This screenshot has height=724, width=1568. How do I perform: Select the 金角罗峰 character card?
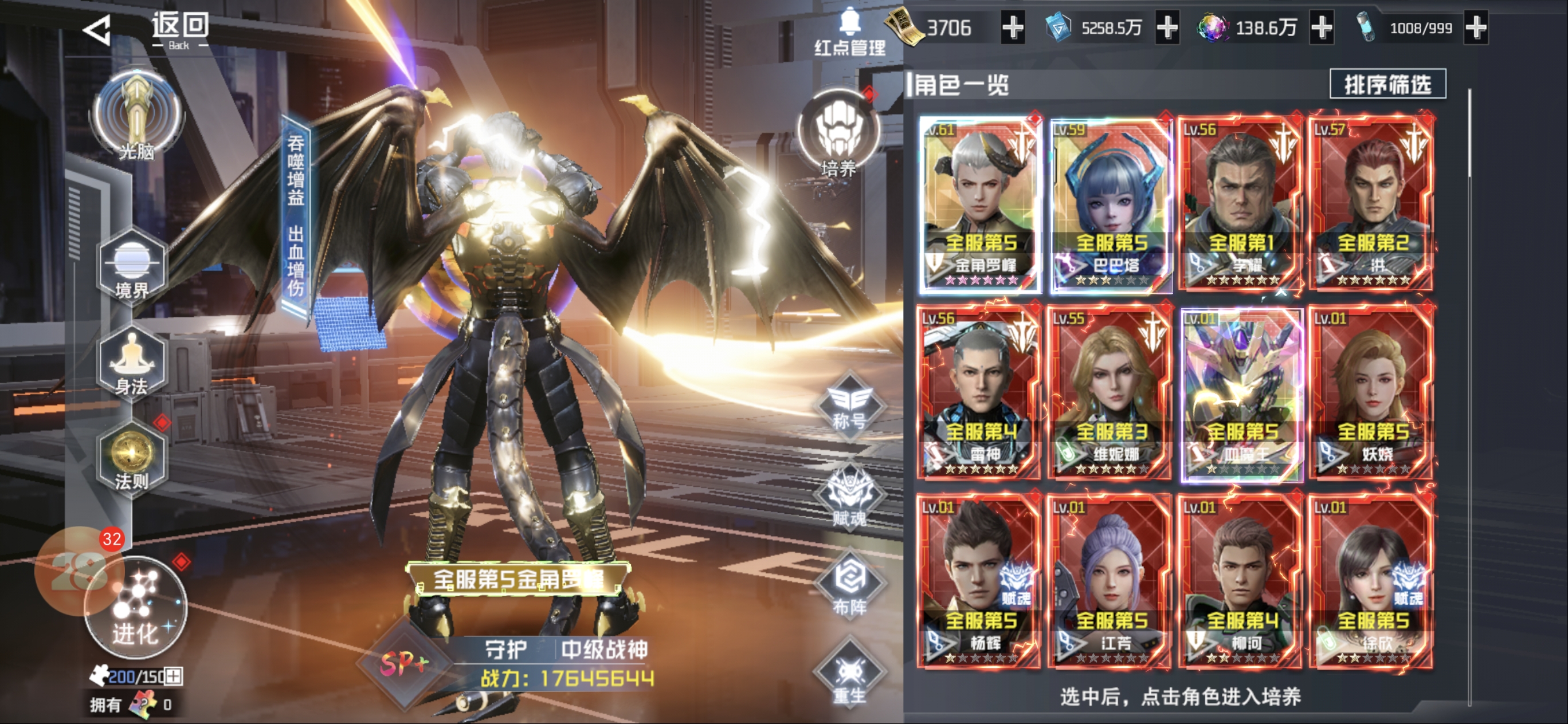coord(980,204)
